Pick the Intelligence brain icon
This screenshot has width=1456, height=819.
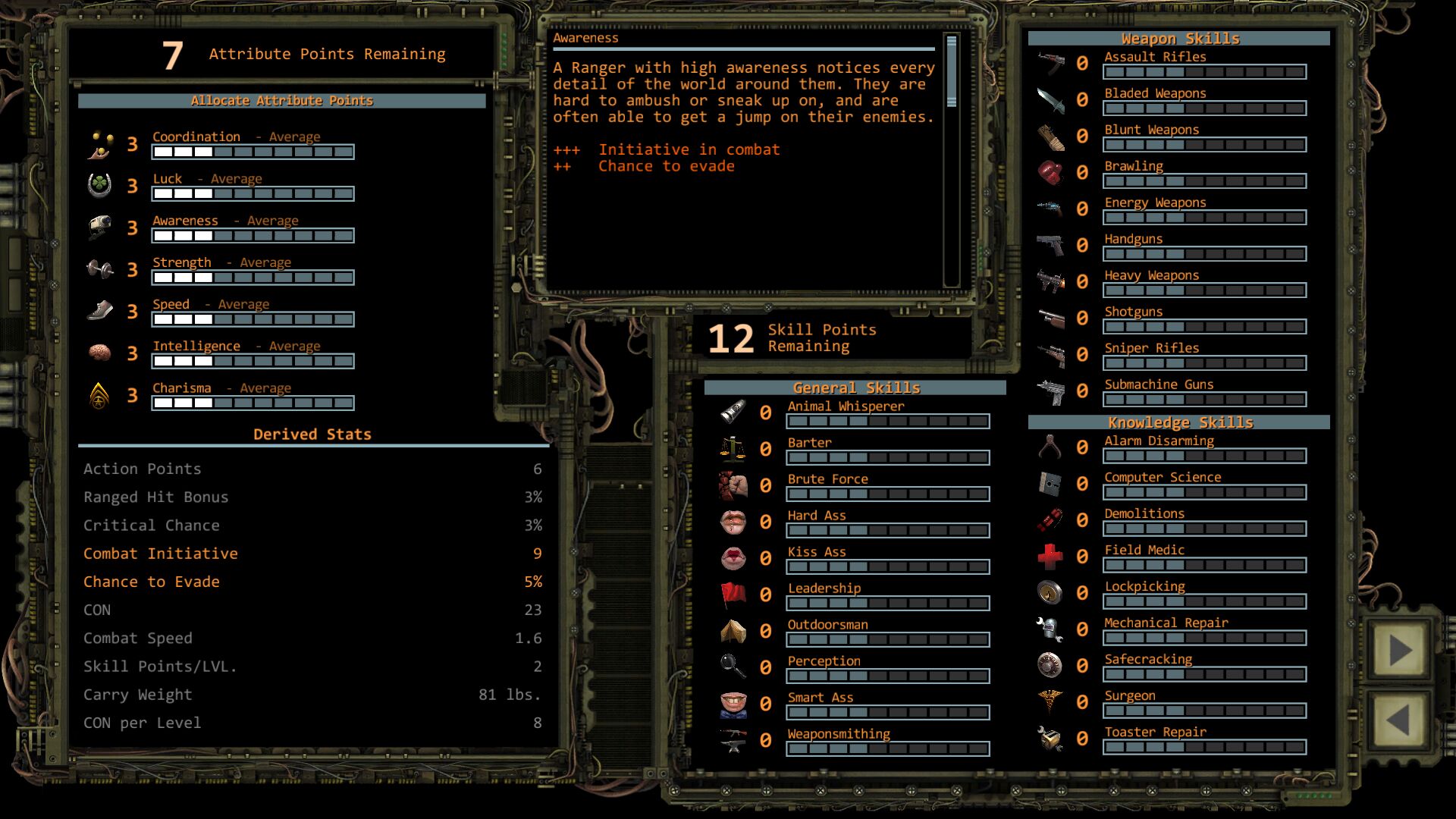point(99,353)
